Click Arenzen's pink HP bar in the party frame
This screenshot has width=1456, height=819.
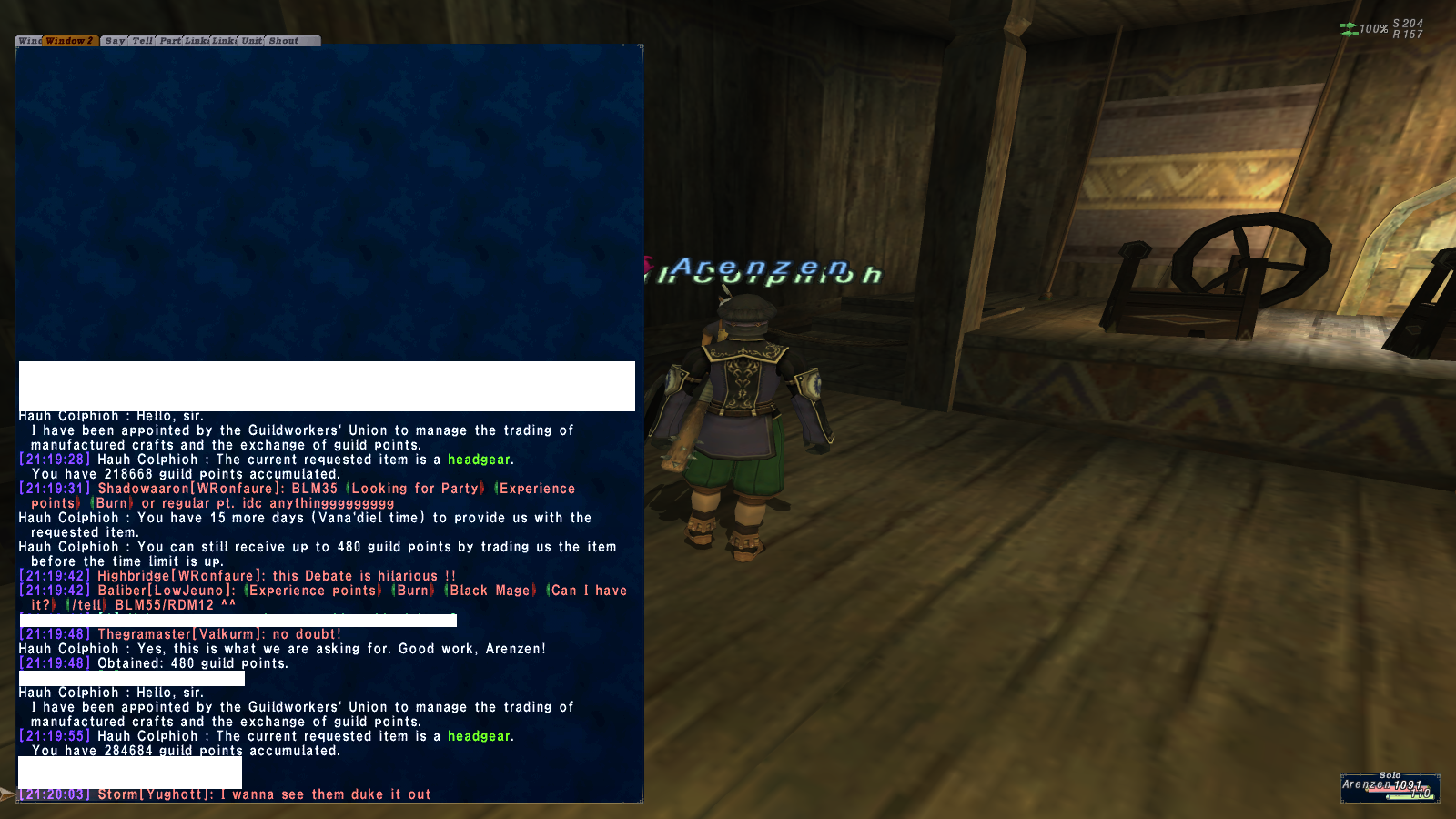click(1398, 789)
